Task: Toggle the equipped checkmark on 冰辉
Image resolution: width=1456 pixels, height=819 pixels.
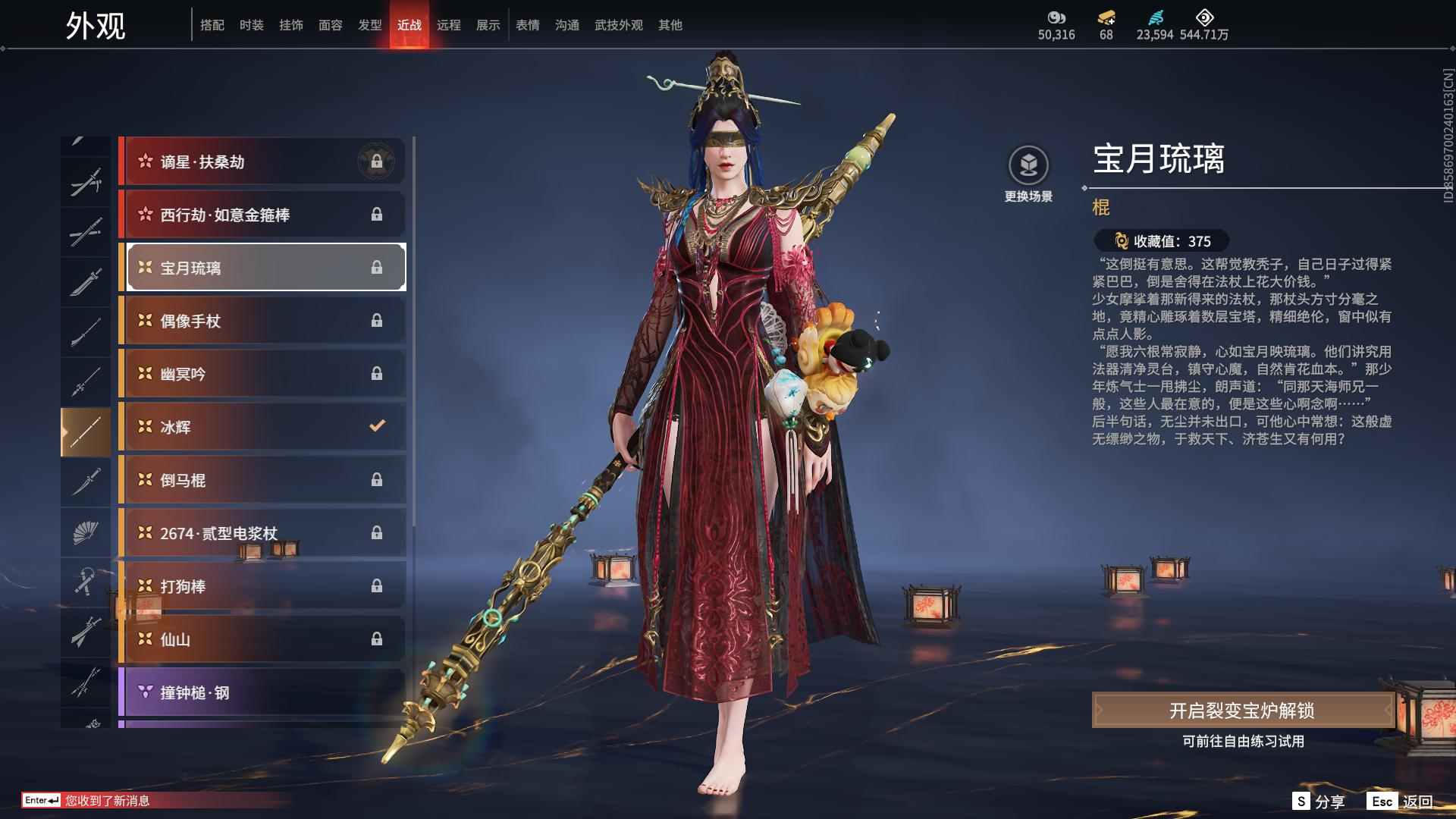Action: pos(377,426)
